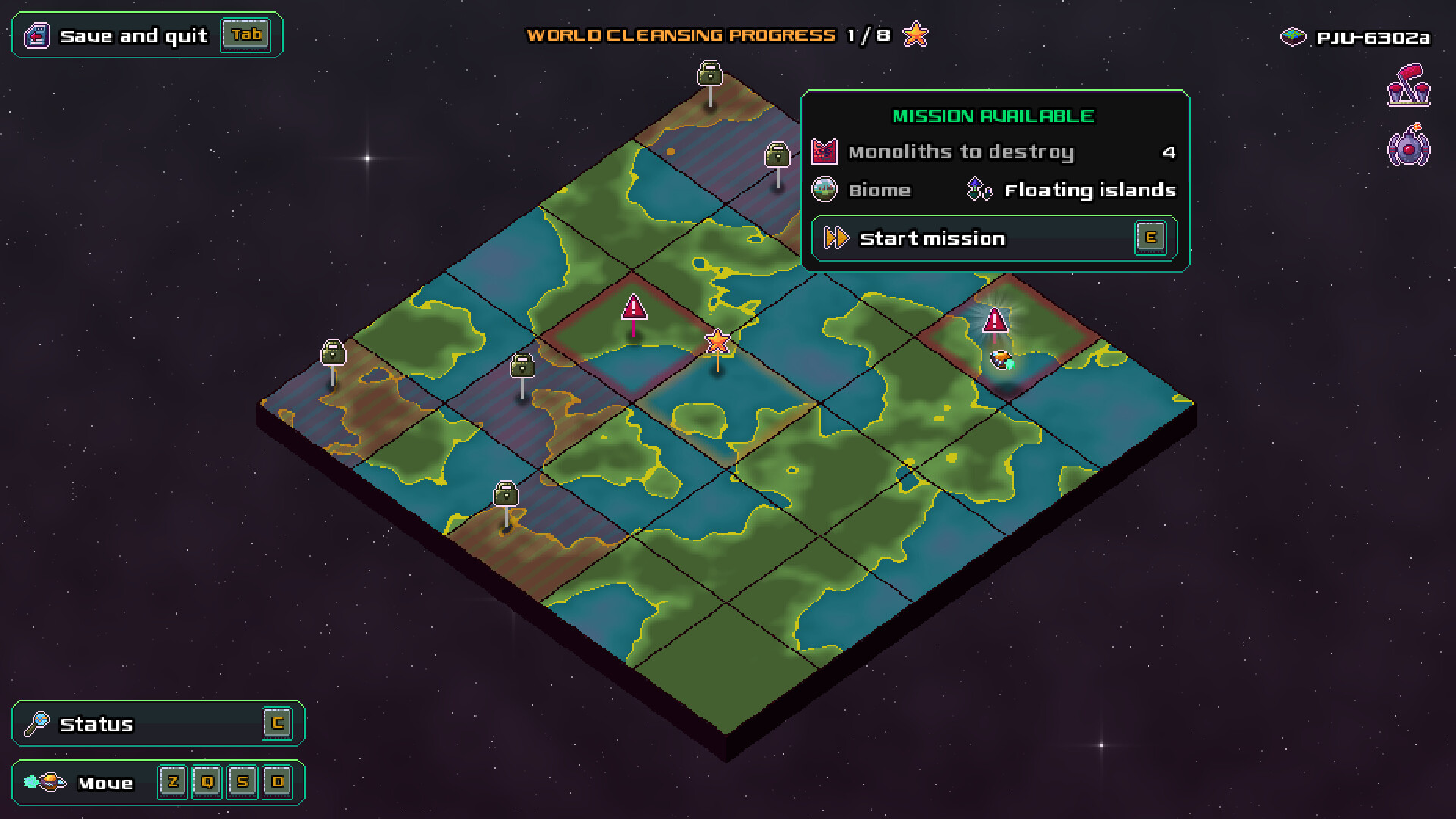Click the fast-forward arrows on Start mission
The height and width of the screenshot is (819, 1456).
point(836,237)
